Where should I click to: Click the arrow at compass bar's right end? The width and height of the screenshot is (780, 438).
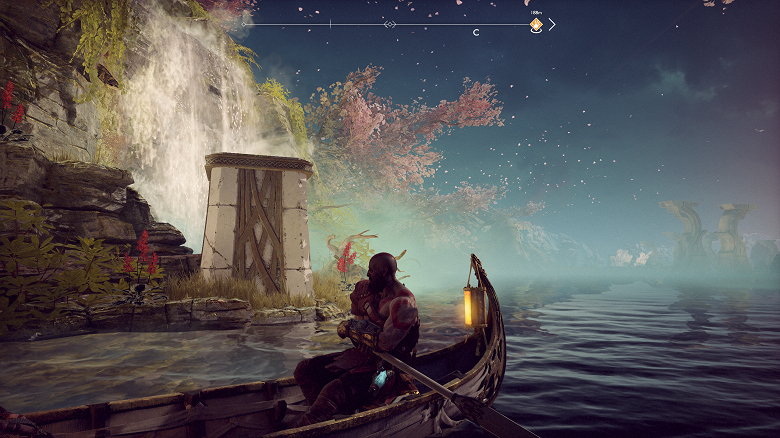552,24
